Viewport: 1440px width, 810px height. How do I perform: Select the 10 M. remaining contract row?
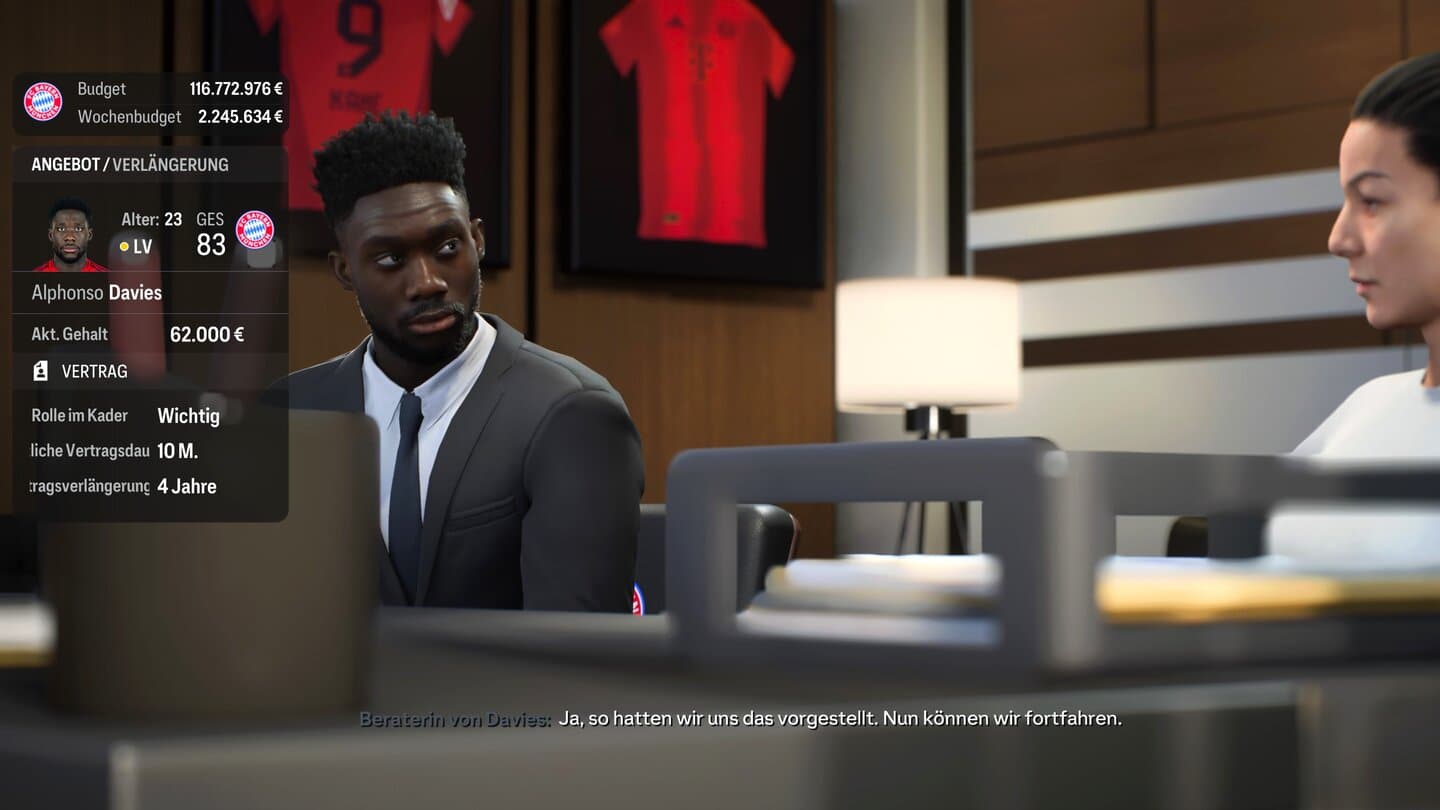tap(150, 451)
